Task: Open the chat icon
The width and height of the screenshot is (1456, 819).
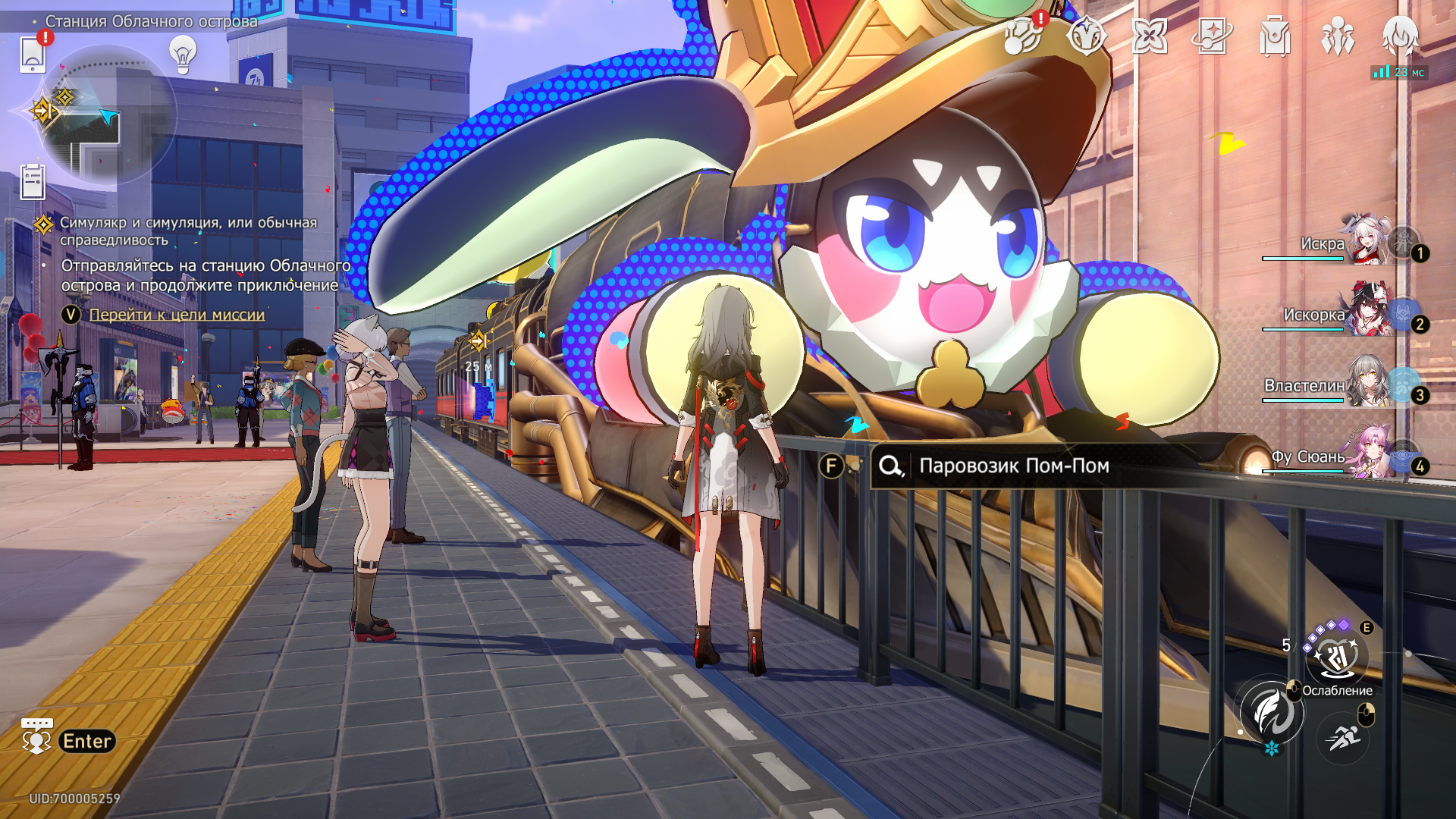Action: click(36, 736)
